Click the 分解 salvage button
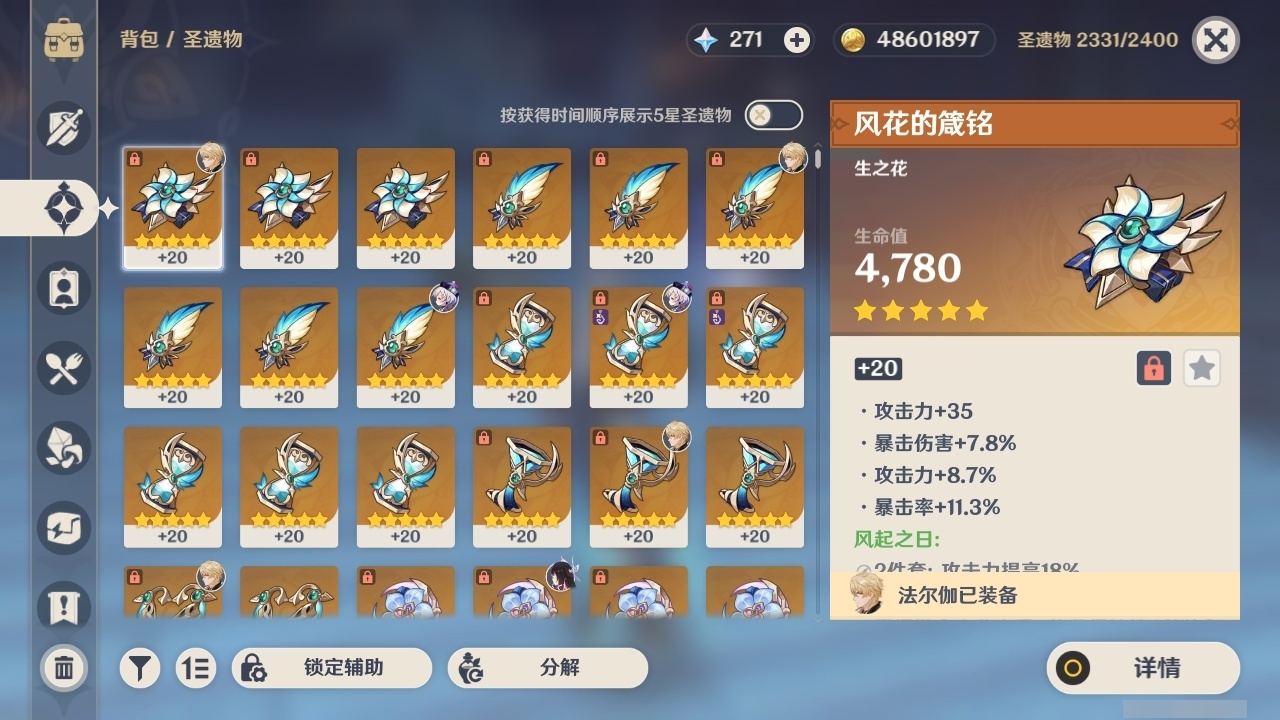The image size is (1280, 720). pos(549,668)
